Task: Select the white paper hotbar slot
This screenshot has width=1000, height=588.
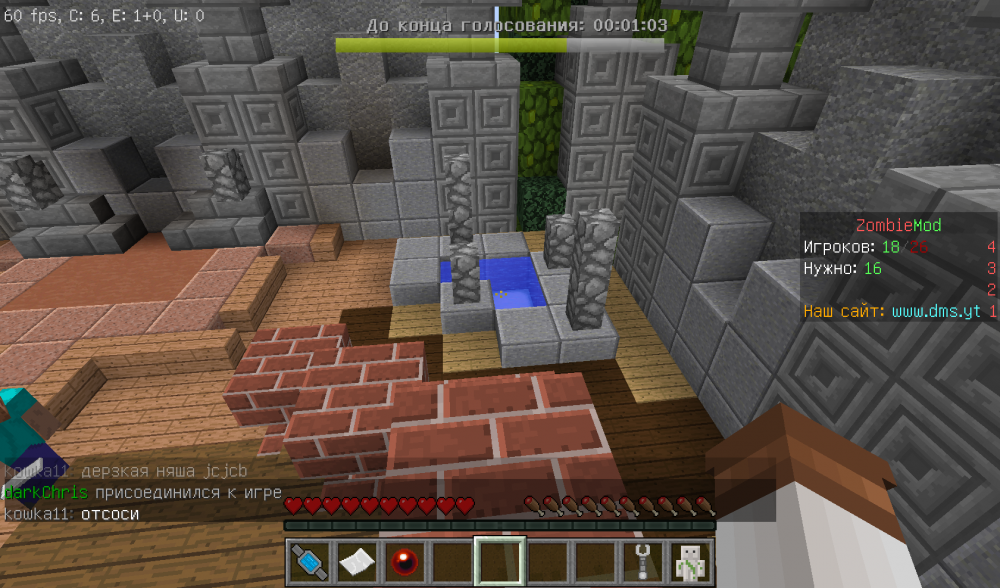Action: tap(357, 562)
